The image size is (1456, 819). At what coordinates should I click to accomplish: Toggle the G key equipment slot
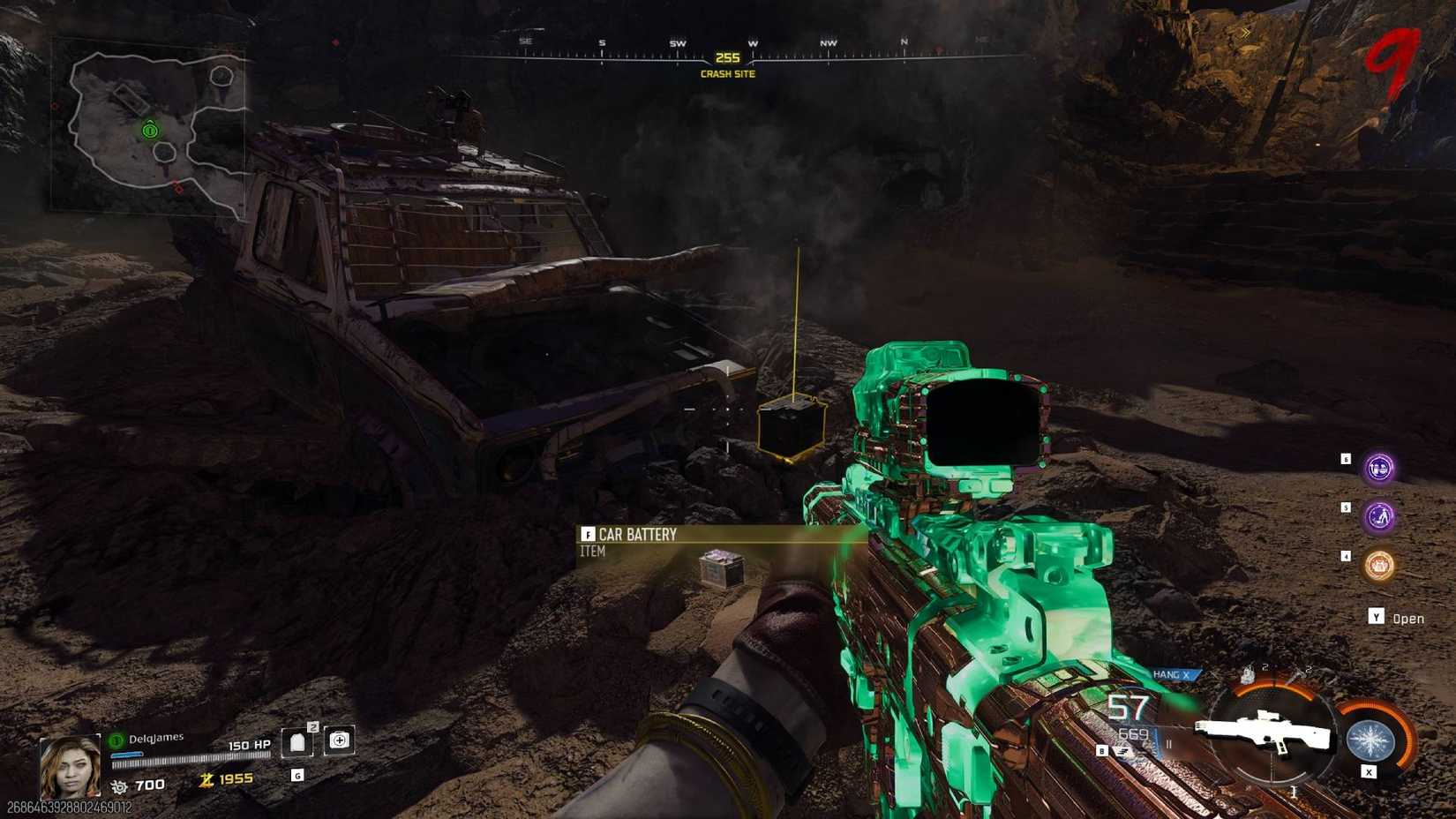(297, 776)
